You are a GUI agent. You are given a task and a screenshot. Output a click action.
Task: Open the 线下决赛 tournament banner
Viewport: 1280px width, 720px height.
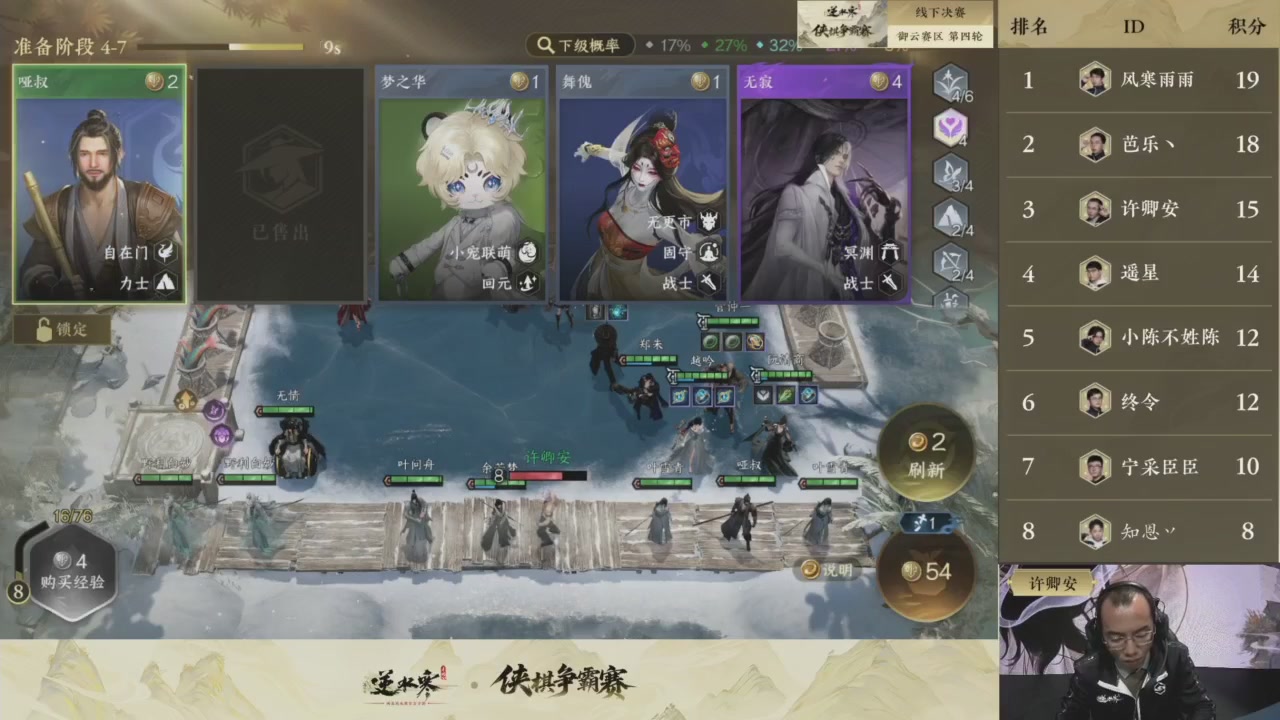(941, 13)
